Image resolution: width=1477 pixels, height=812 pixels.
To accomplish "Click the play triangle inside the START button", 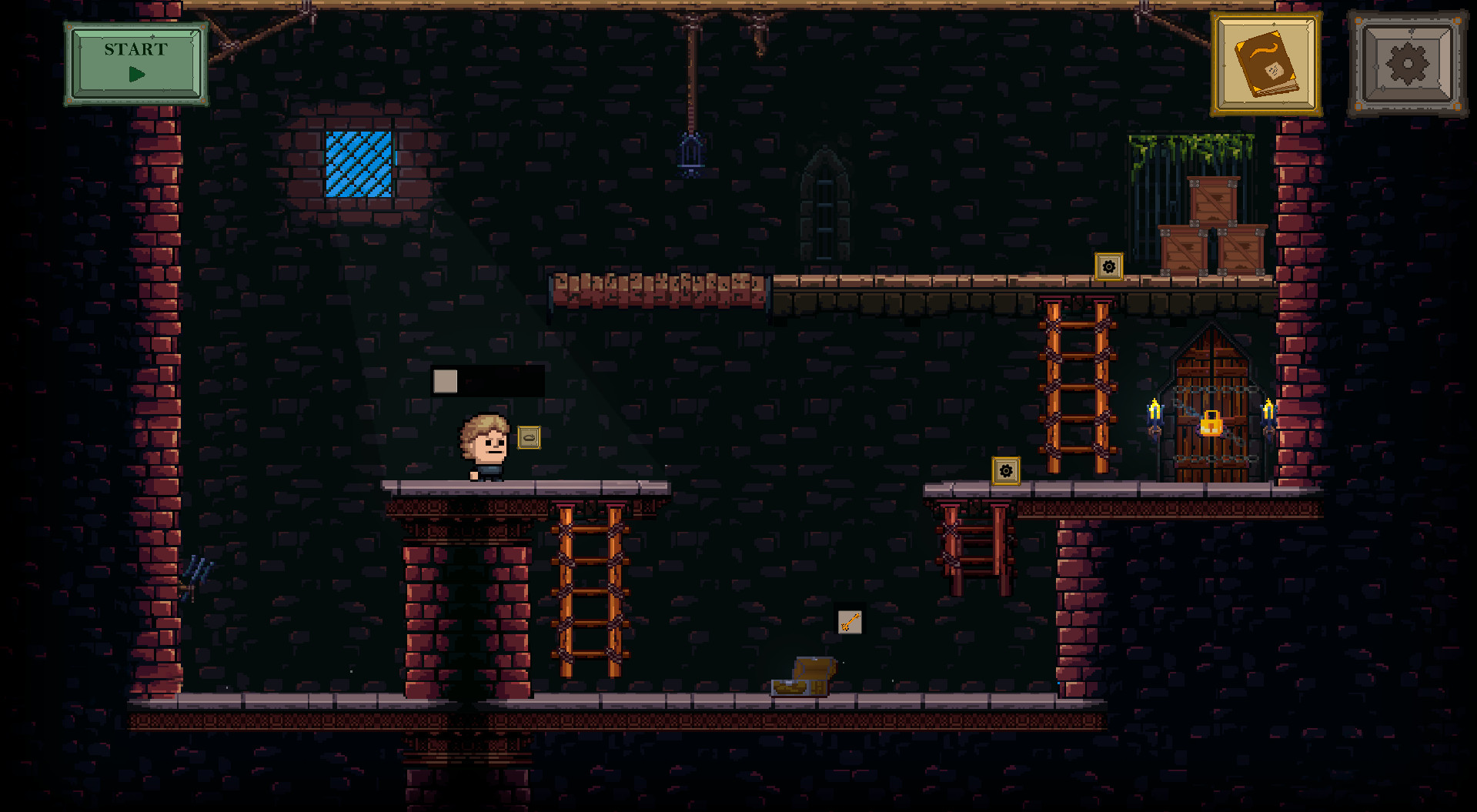I will point(139,75).
